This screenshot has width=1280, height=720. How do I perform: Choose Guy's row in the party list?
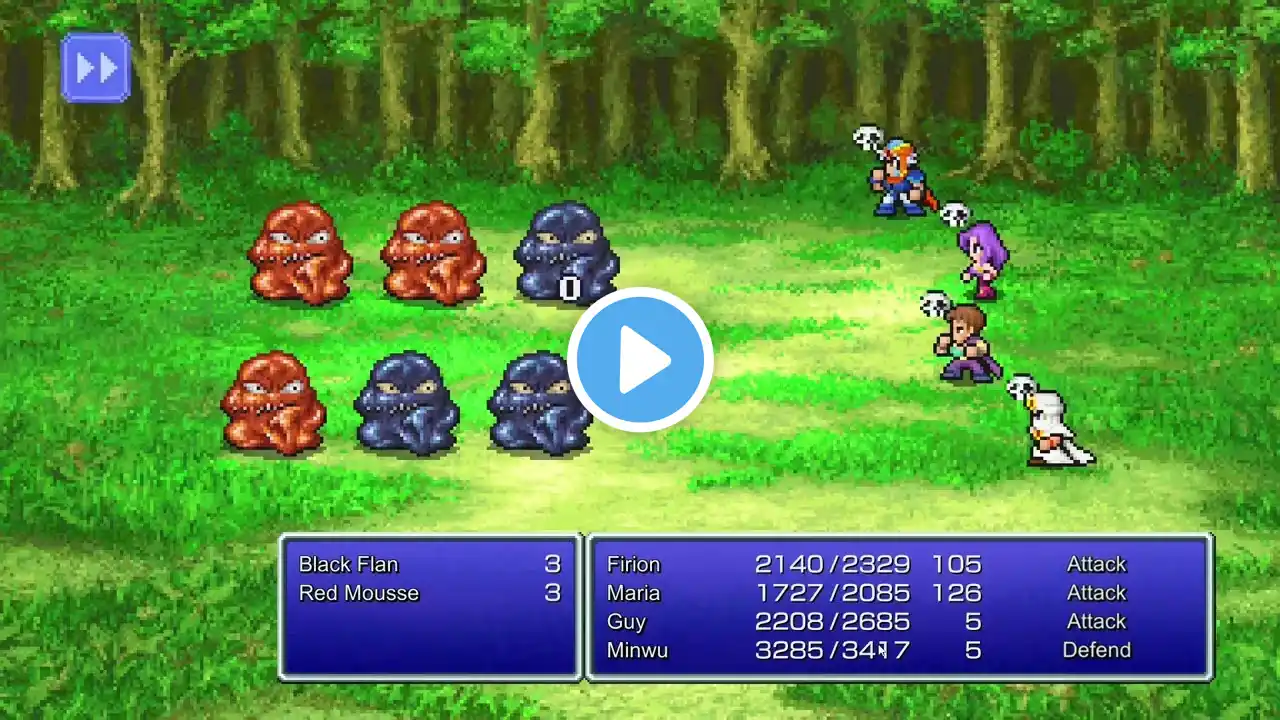[x=626, y=621]
